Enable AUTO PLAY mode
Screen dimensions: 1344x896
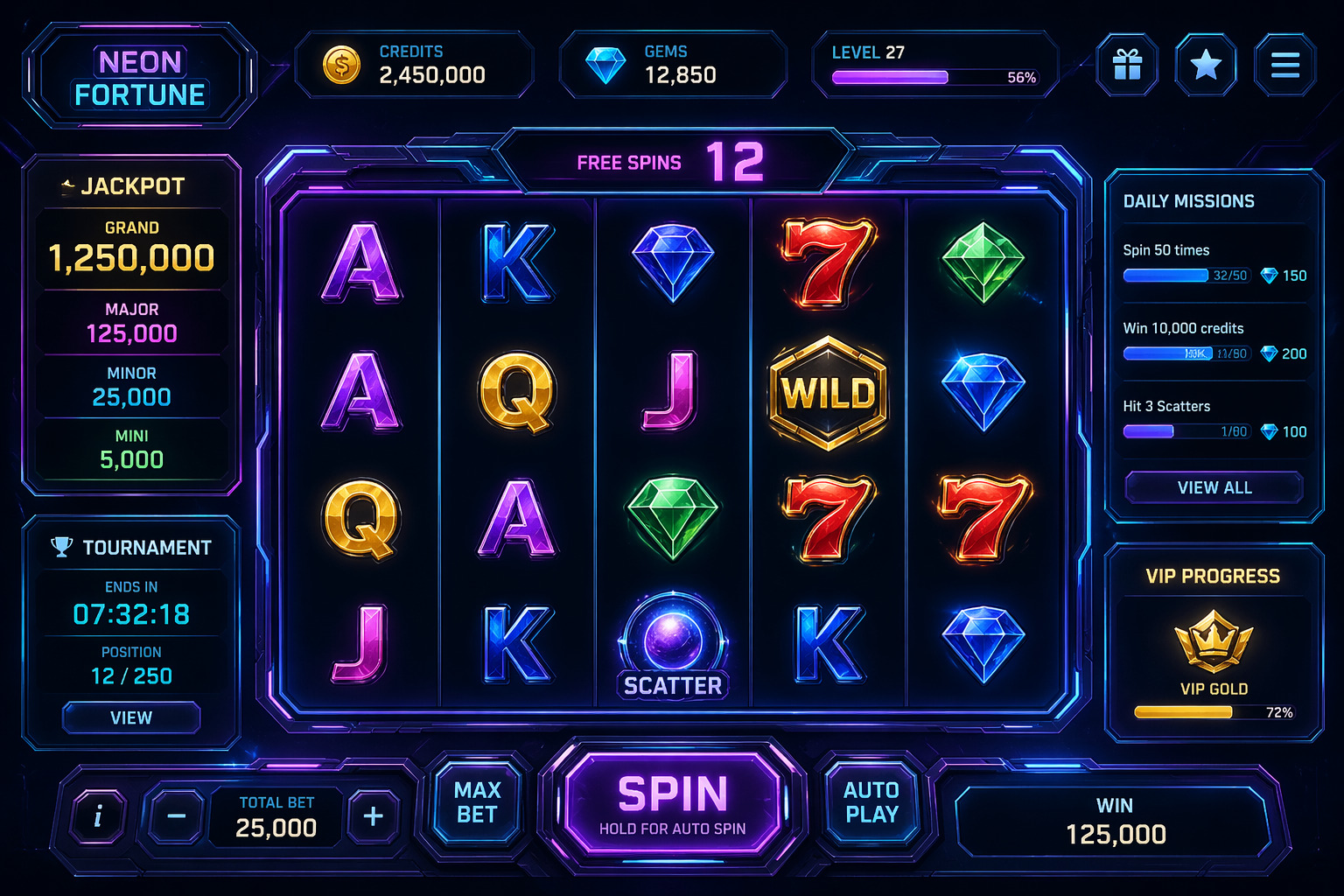pos(871,801)
